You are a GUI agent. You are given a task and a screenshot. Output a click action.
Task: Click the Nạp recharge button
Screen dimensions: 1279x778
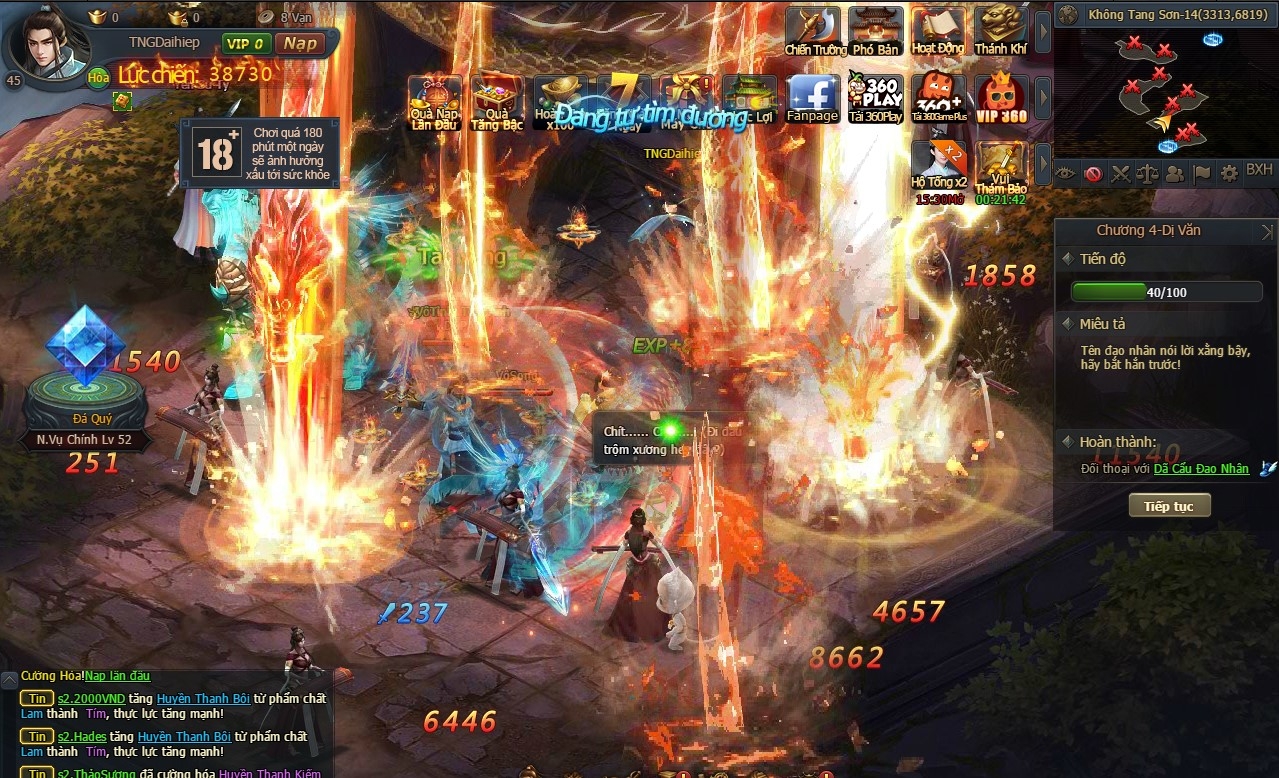click(300, 43)
